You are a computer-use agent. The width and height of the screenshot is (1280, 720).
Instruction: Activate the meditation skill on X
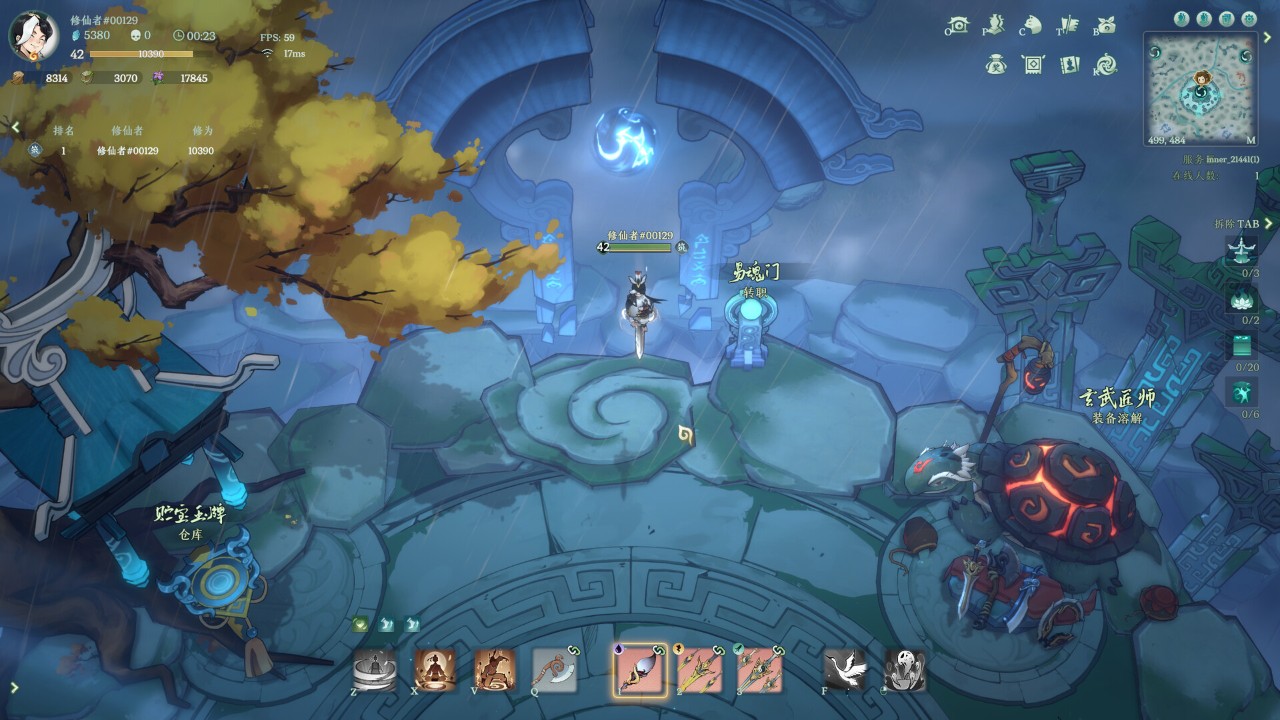coord(435,670)
